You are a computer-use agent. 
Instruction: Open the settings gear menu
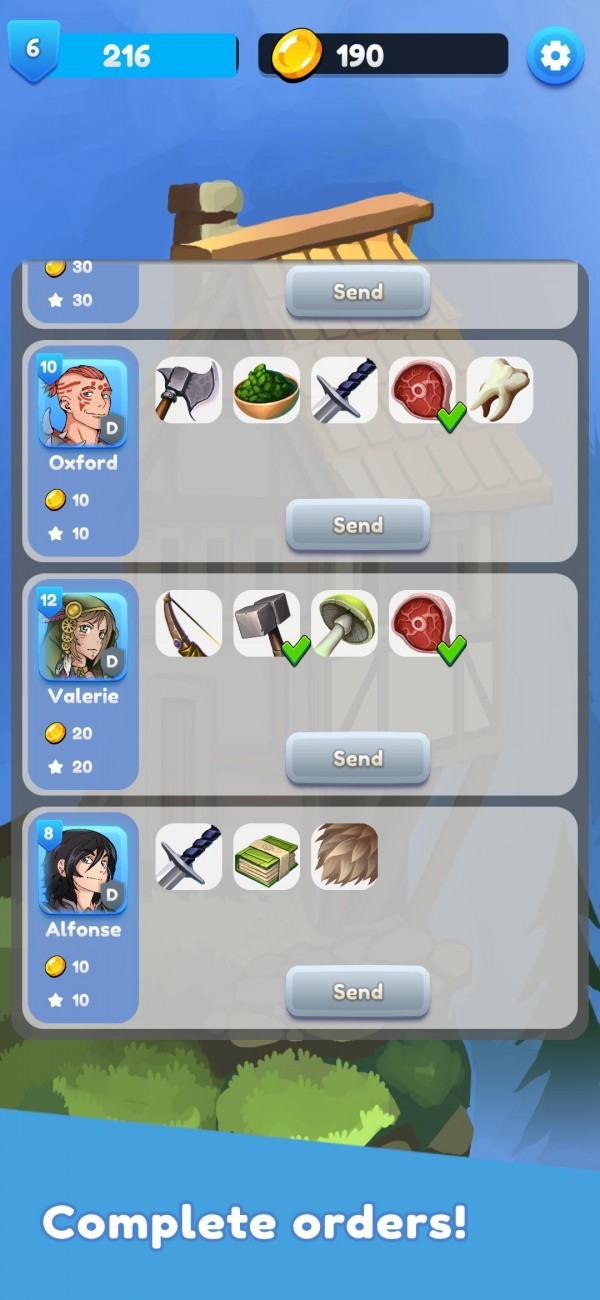(x=555, y=56)
